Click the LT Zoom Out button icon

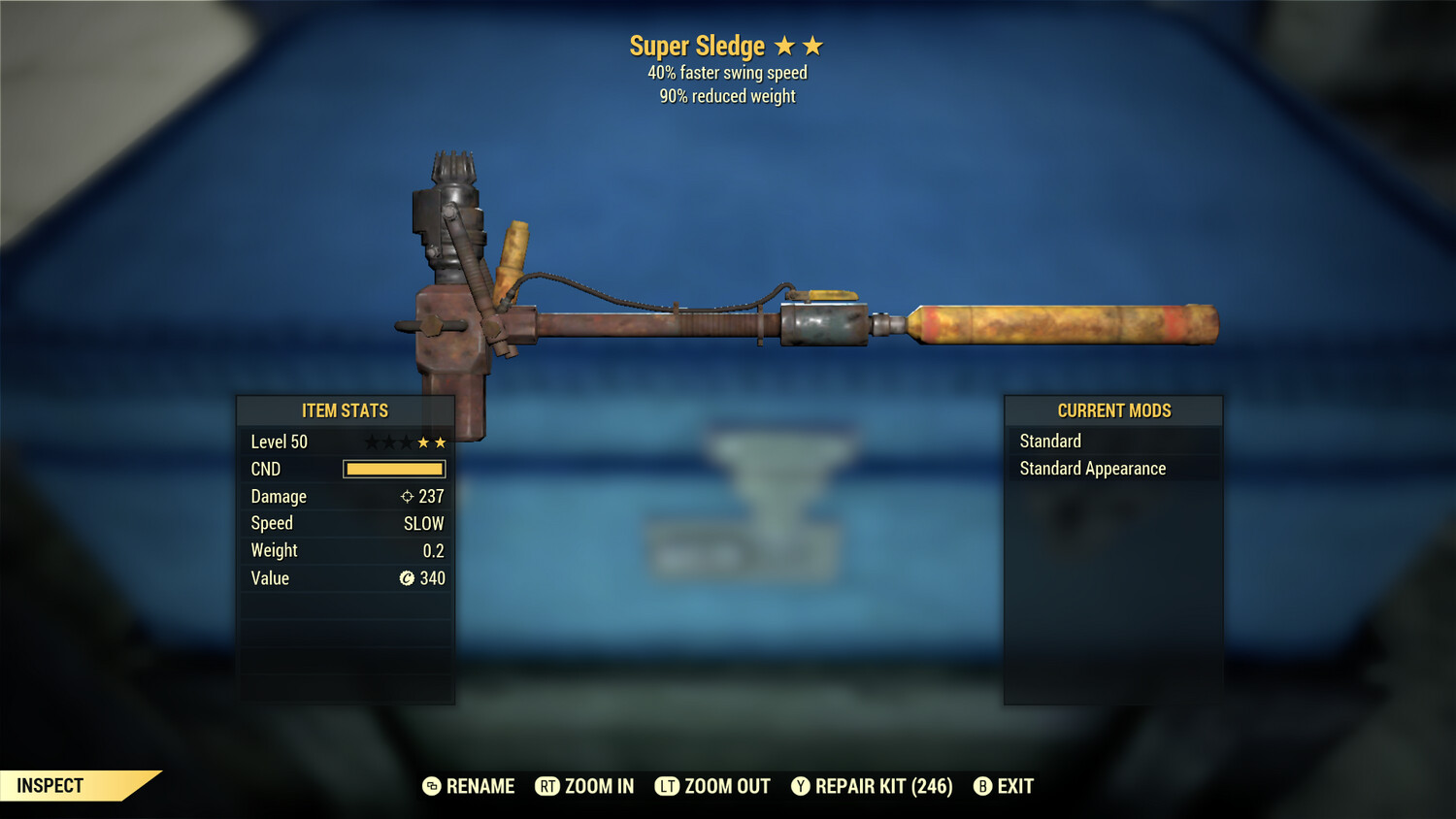pyautogui.click(x=668, y=786)
